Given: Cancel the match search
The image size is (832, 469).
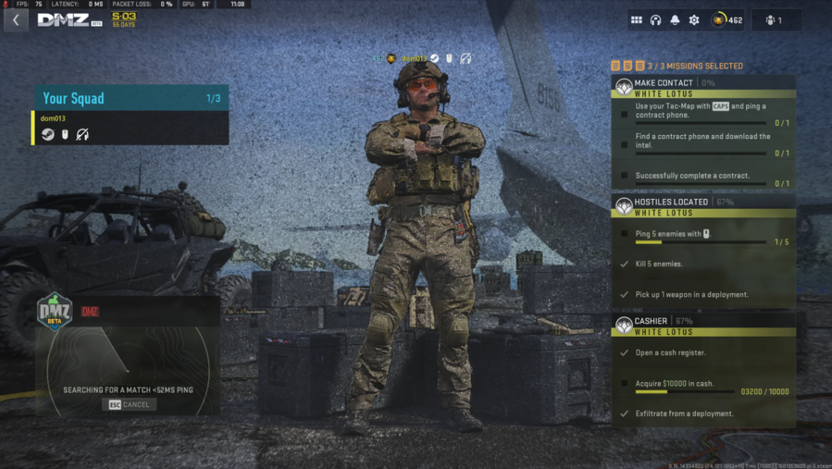Looking at the screenshot, I should coord(128,405).
